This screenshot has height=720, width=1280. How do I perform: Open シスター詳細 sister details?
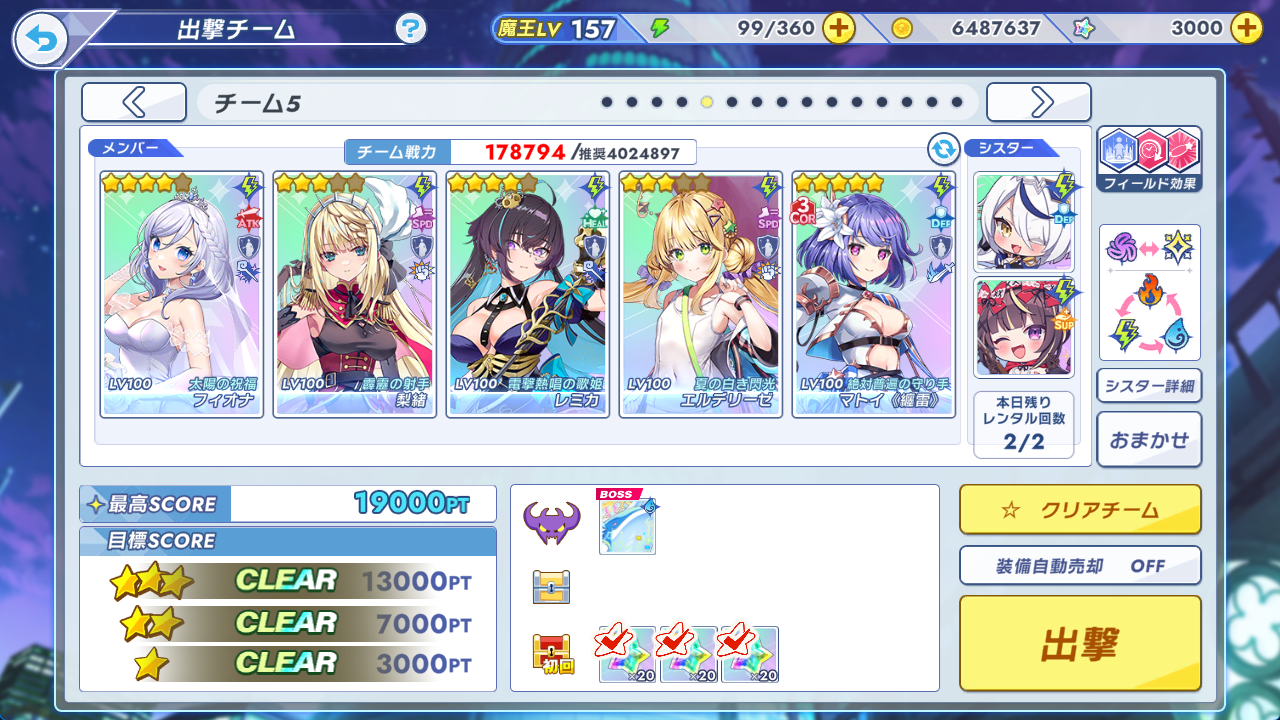click(x=1149, y=385)
